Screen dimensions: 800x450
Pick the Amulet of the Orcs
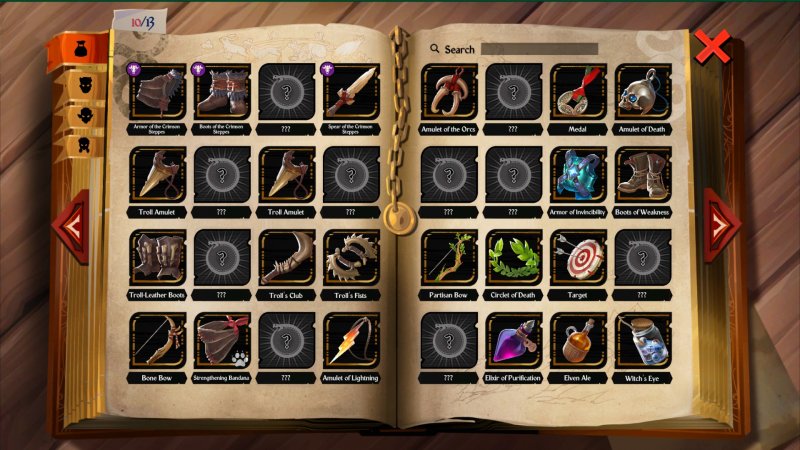tap(449, 92)
